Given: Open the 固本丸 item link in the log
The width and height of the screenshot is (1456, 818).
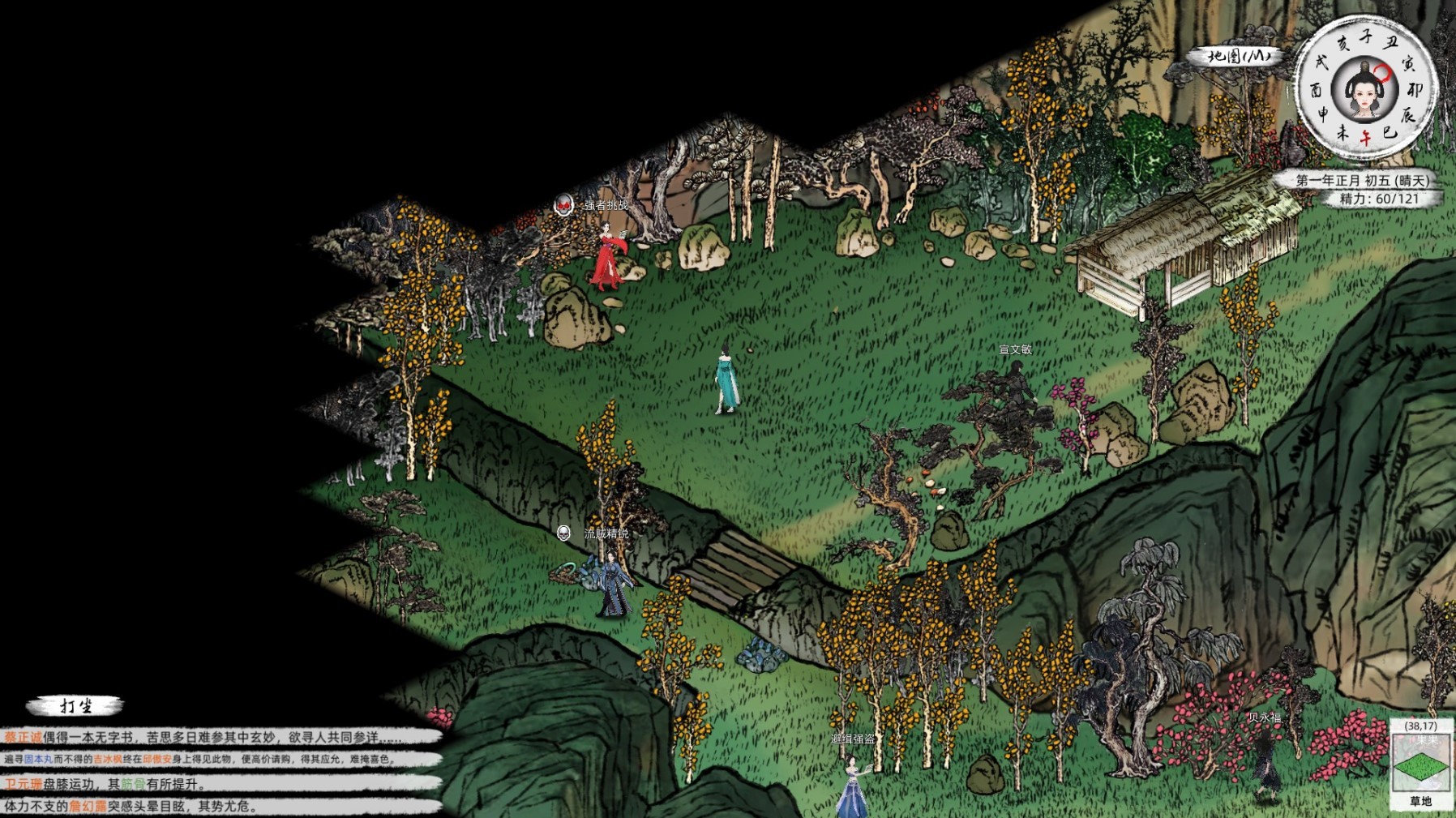Looking at the screenshot, I should tap(38, 760).
